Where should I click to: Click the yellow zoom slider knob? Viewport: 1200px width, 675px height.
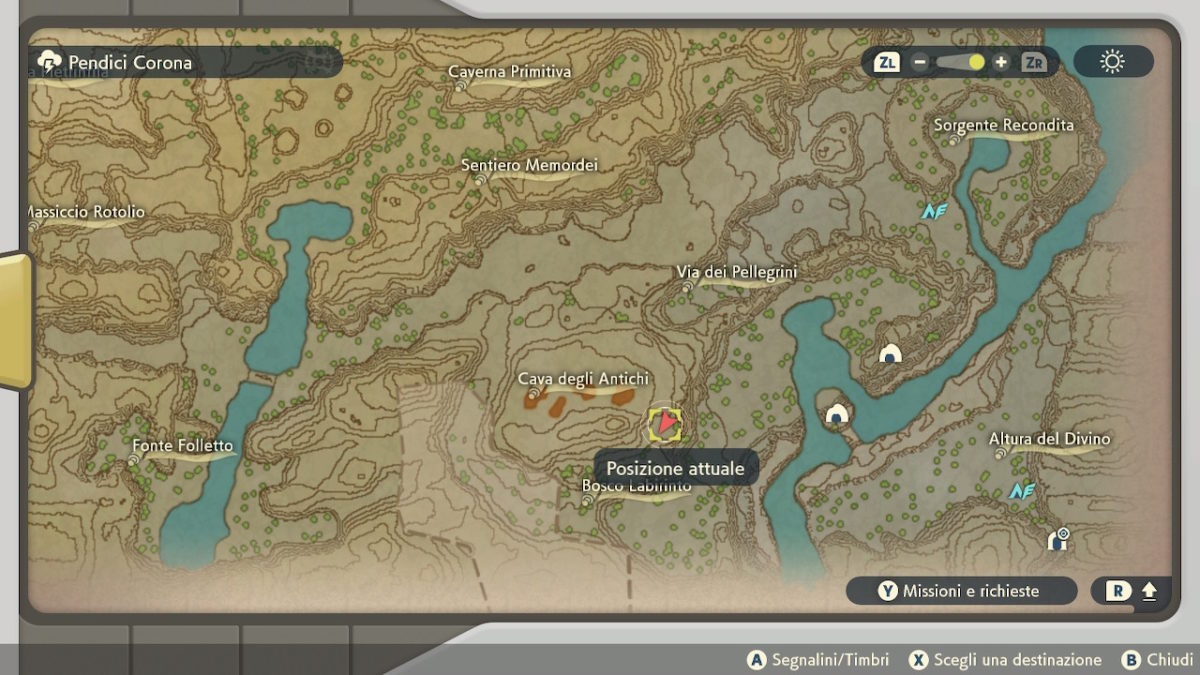(976, 62)
